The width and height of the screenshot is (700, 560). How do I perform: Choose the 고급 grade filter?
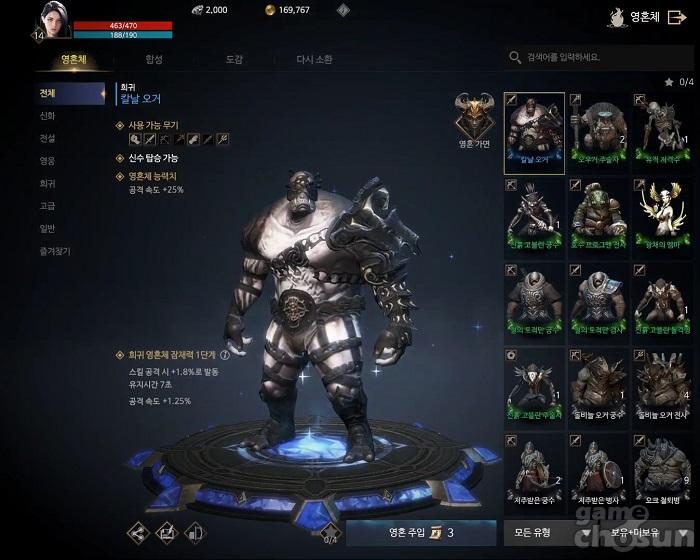(x=48, y=206)
